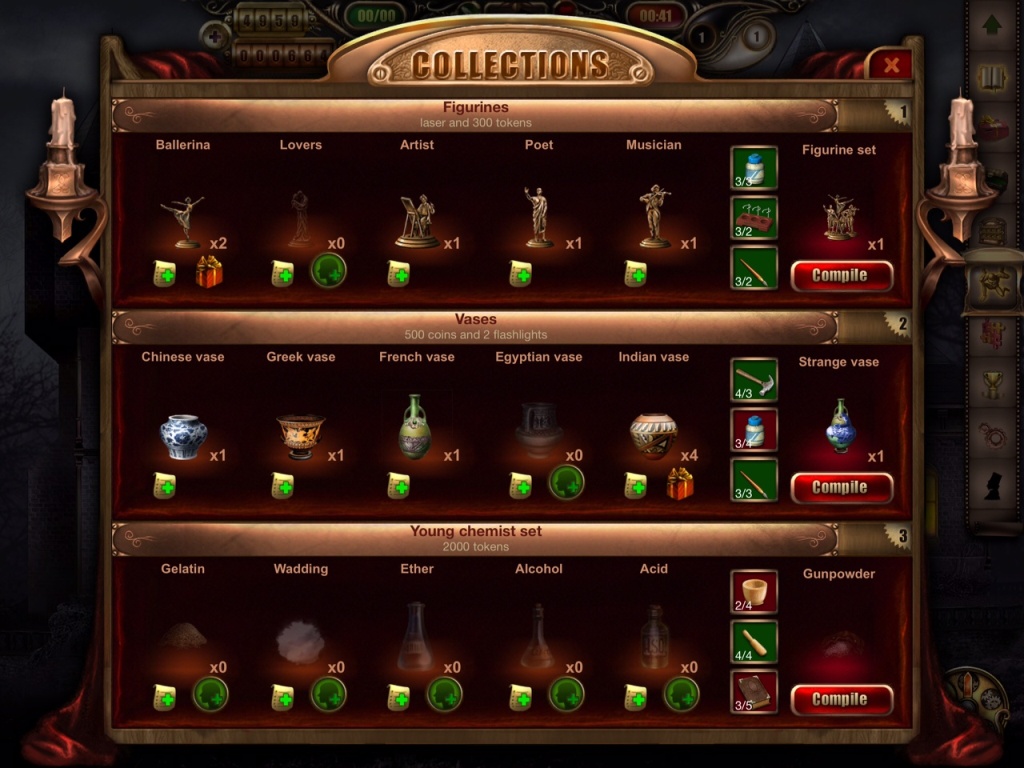Screen dimensions: 1024x768
Task: Select the Poet figurine
Action: pyautogui.click(x=538, y=217)
